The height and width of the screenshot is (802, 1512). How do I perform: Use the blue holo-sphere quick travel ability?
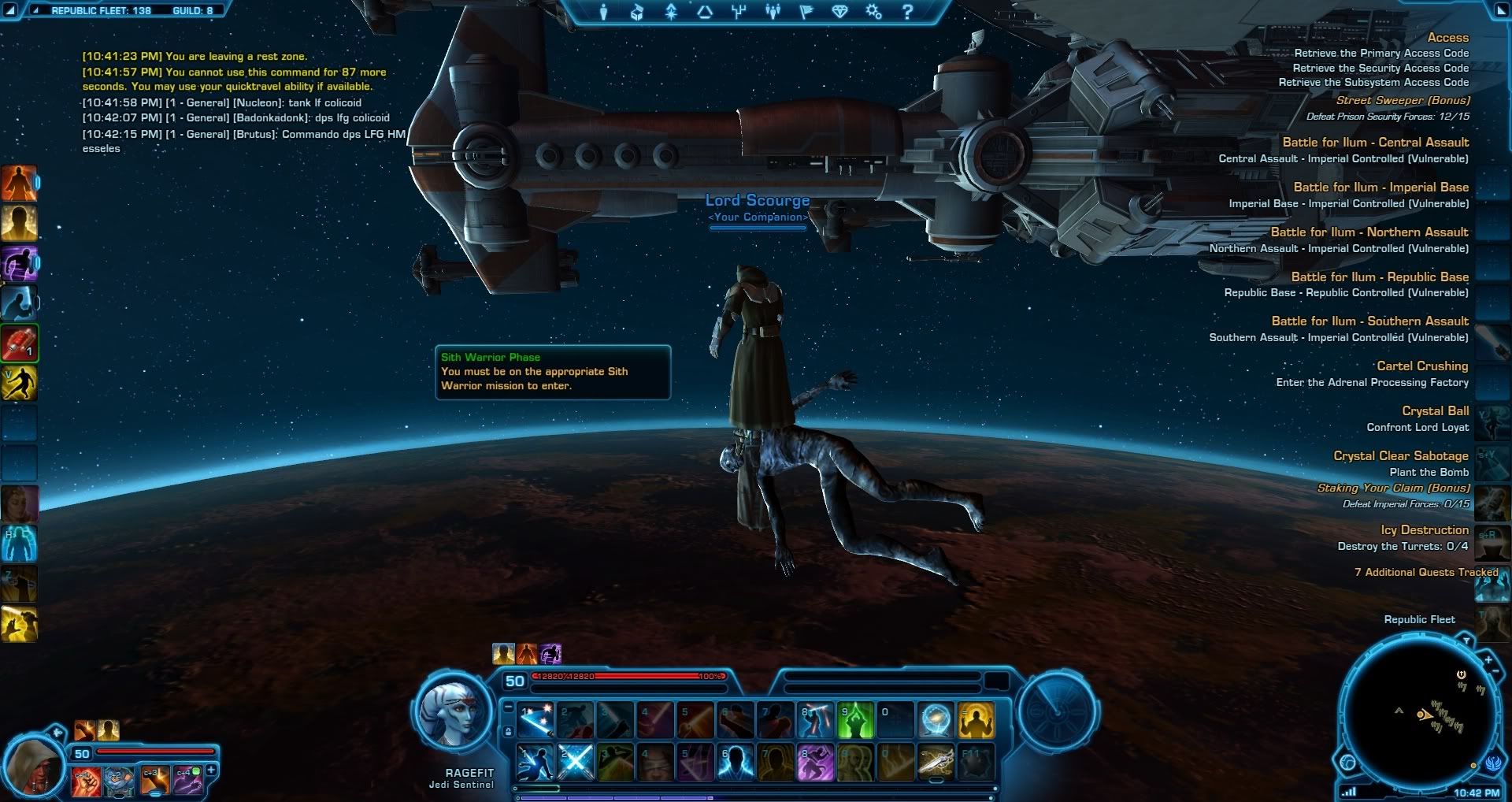point(936,720)
